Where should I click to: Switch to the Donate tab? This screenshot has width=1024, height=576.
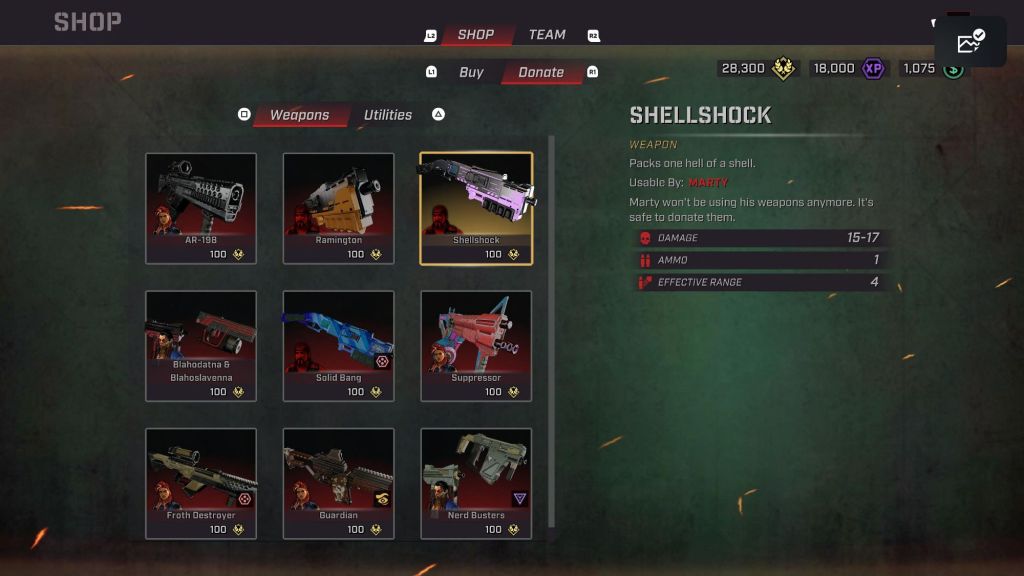click(x=541, y=72)
